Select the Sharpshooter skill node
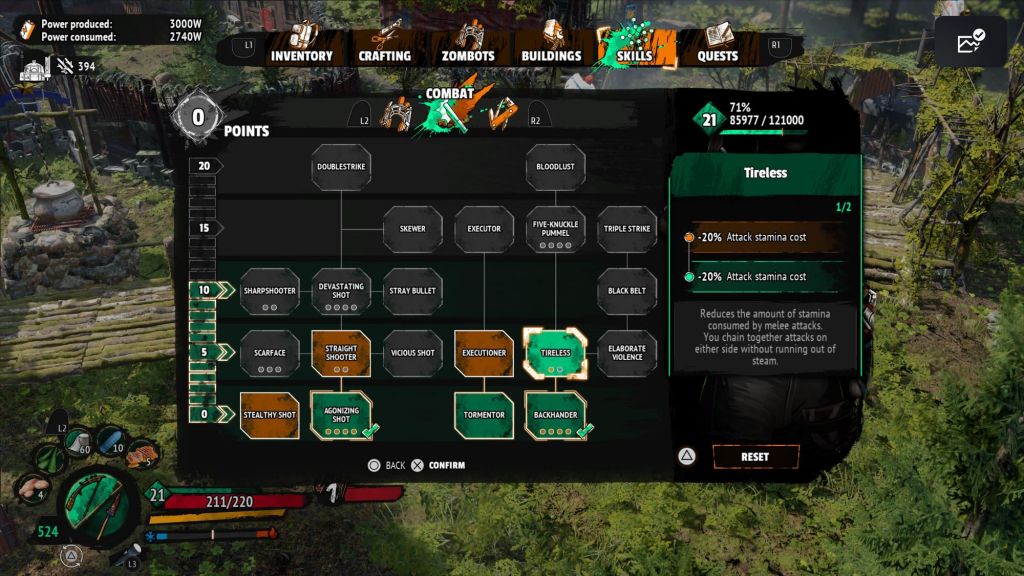 click(x=270, y=291)
